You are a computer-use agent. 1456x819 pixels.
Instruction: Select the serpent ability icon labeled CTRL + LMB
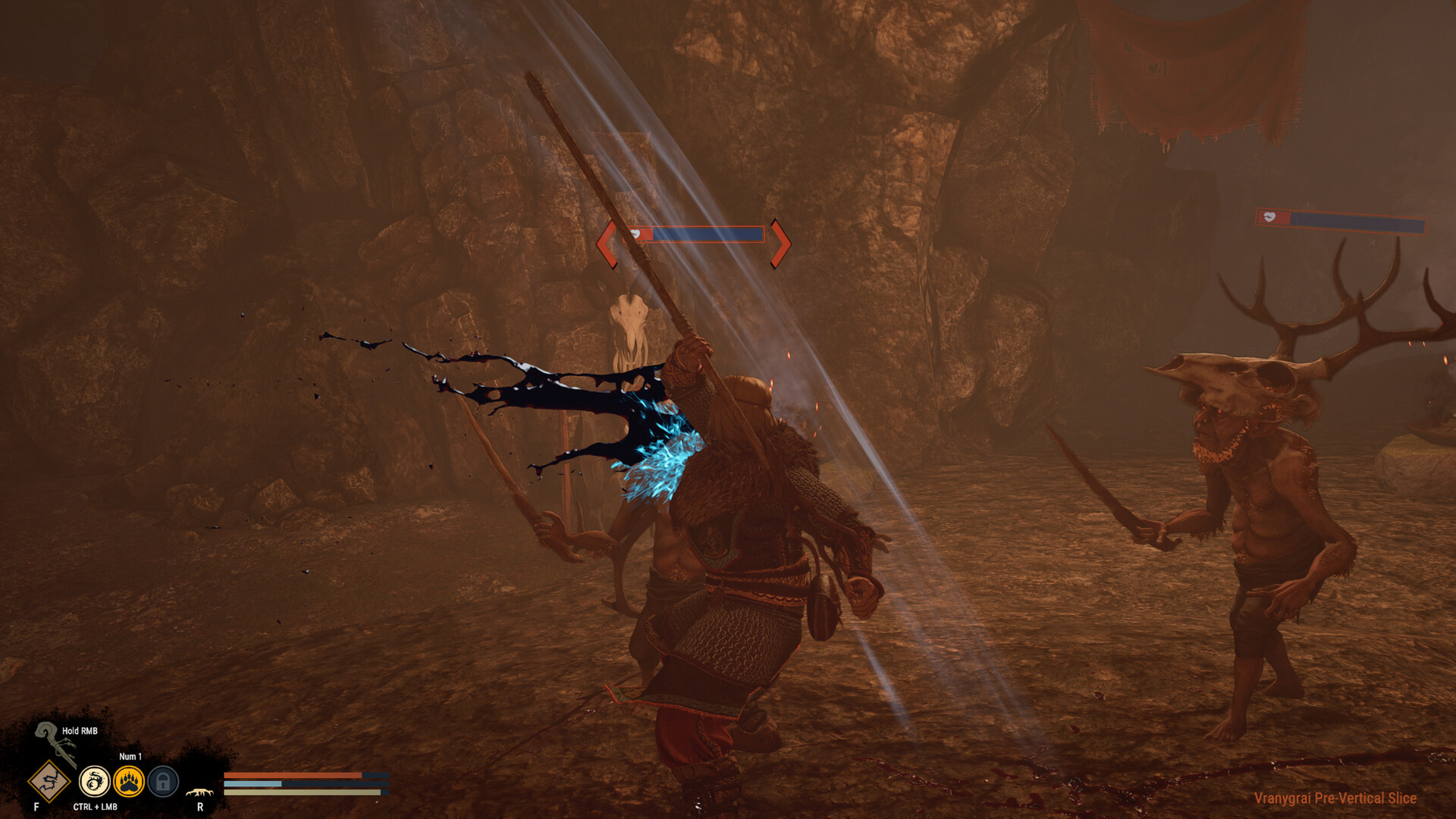(94, 781)
